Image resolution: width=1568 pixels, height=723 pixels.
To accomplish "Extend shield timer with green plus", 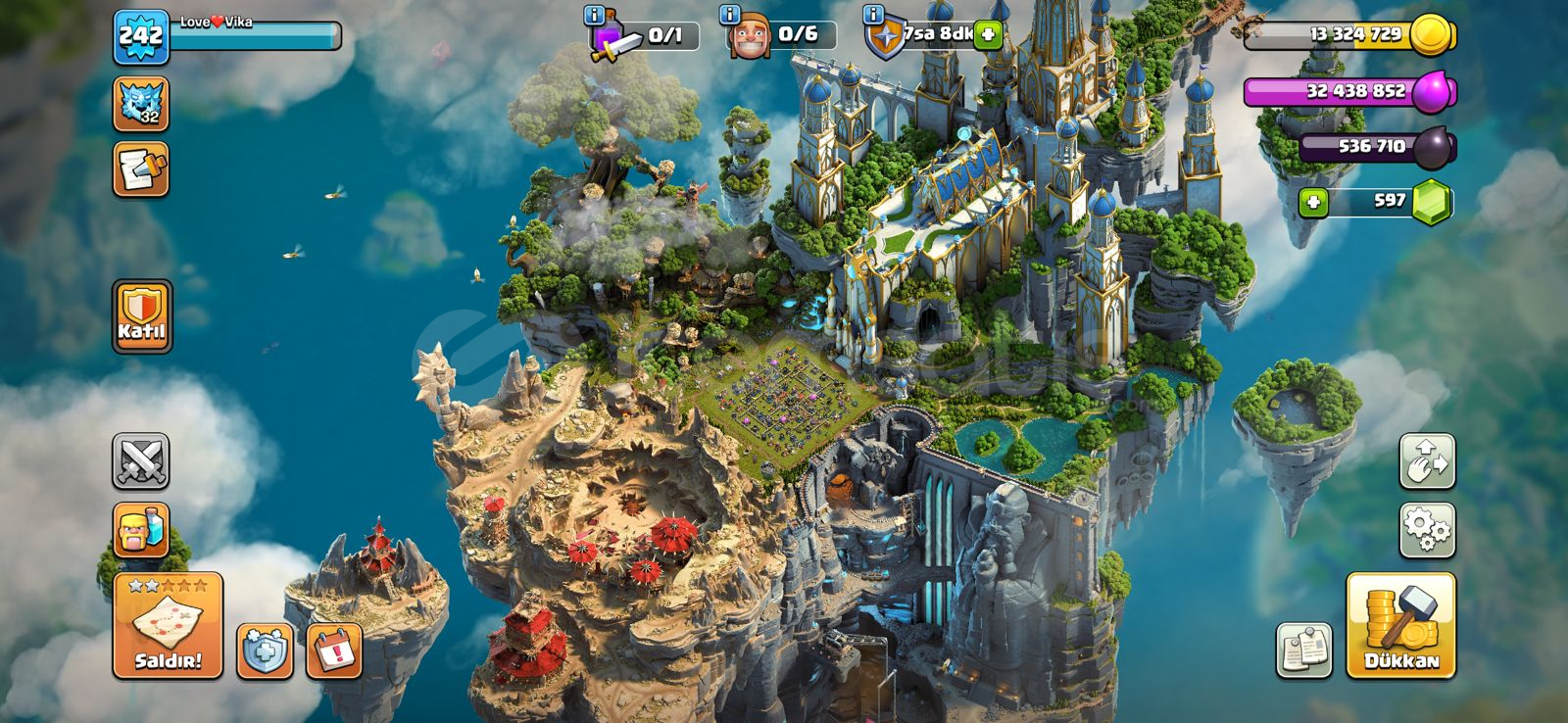I will 988,35.
